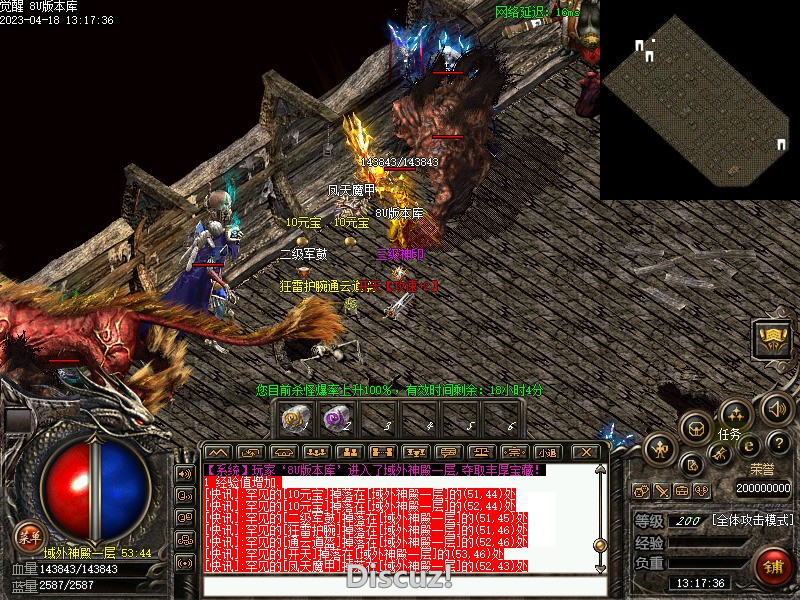The width and height of the screenshot is (800, 600).
Task: Open the gold emblem panel button
Action: click(771, 337)
